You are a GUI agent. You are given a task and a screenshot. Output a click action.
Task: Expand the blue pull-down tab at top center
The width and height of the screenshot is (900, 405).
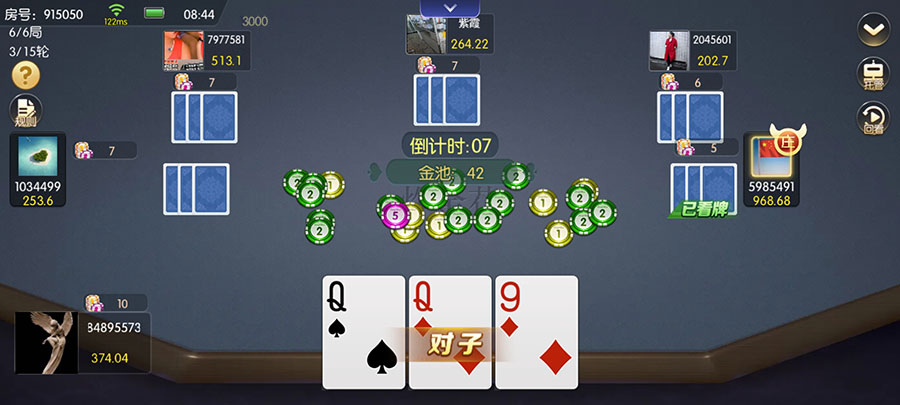click(449, 8)
